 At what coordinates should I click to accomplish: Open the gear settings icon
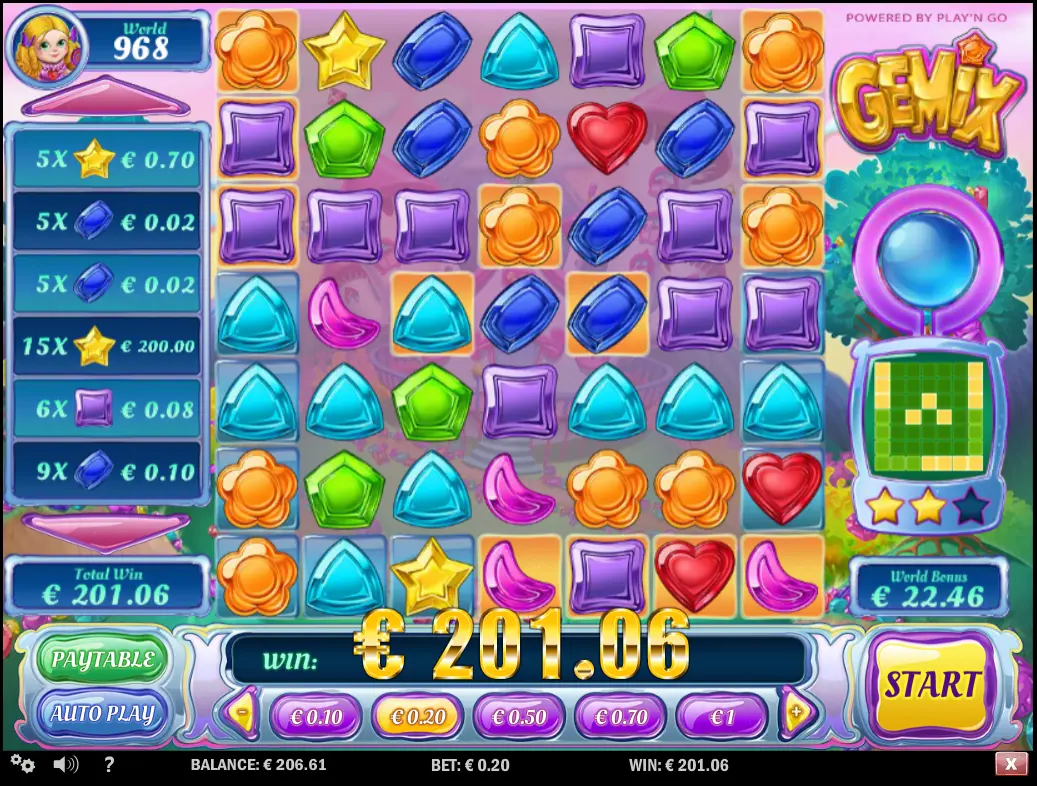pyautogui.click(x=23, y=765)
